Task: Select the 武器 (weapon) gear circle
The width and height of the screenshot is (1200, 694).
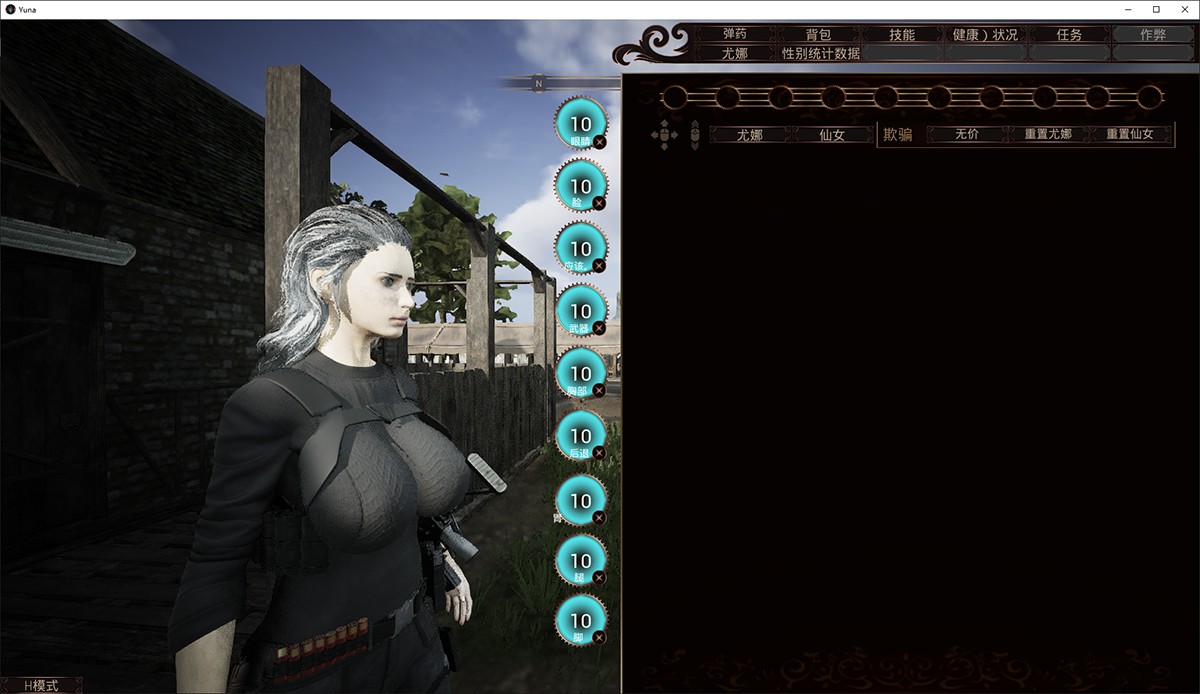Action: pyautogui.click(x=580, y=310)
